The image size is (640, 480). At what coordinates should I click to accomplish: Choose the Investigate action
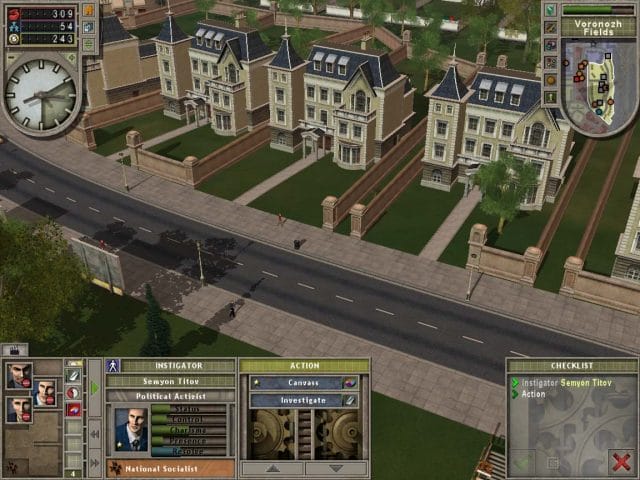[x=295, y=400]
